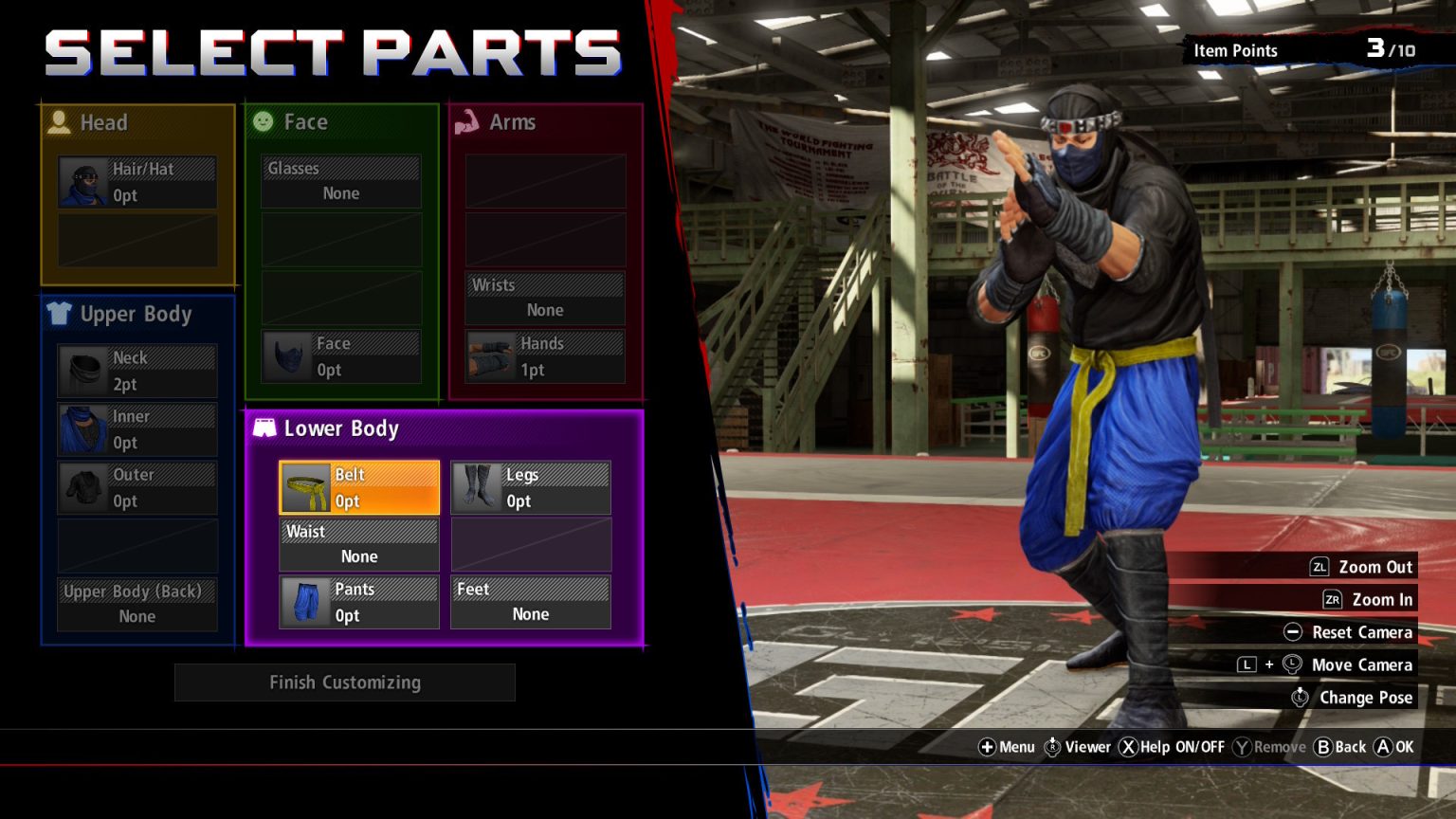
Task: Open the Outer jacket slot
Action: click(x=137, y=487)
